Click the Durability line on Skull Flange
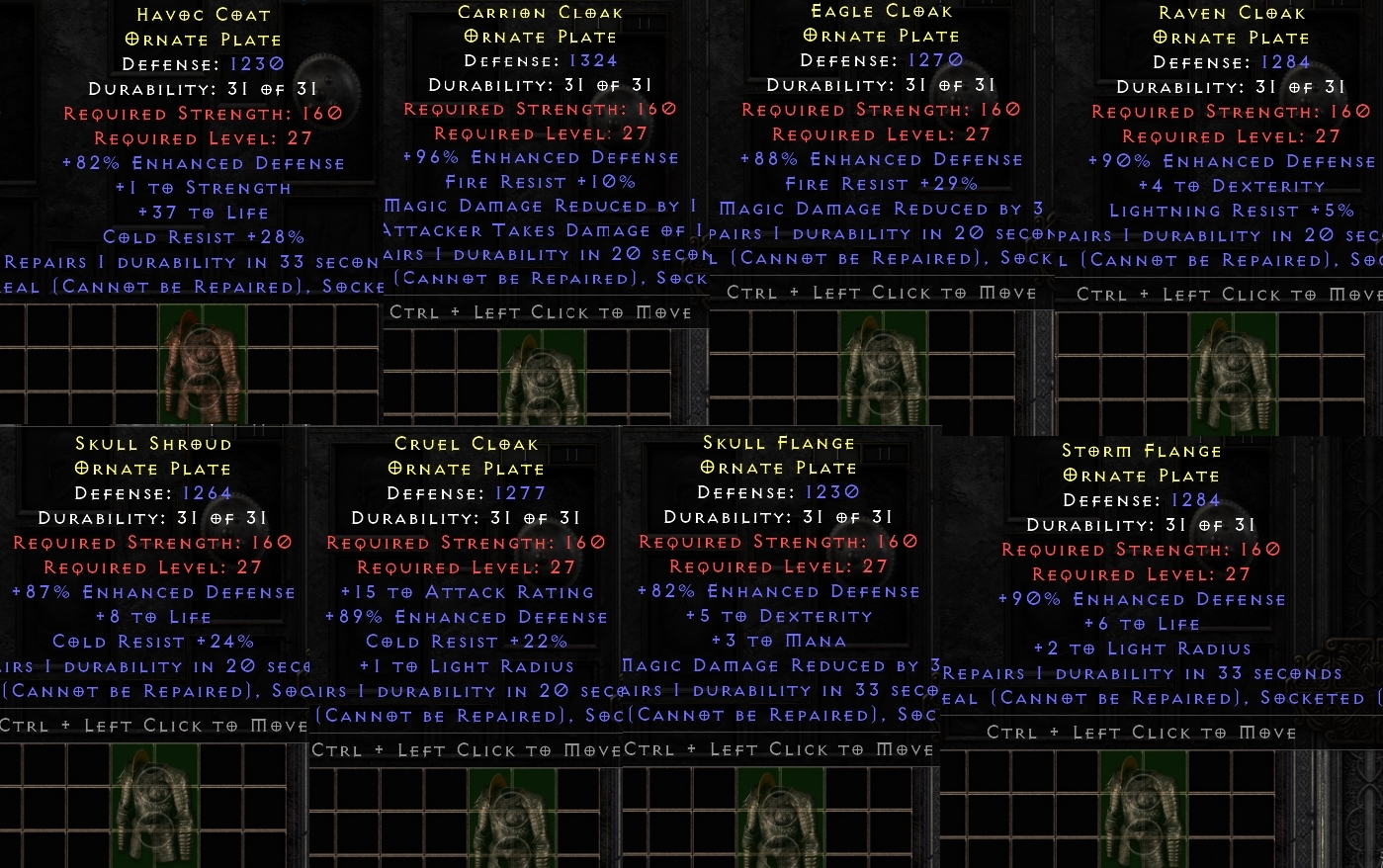 point(780,517)
